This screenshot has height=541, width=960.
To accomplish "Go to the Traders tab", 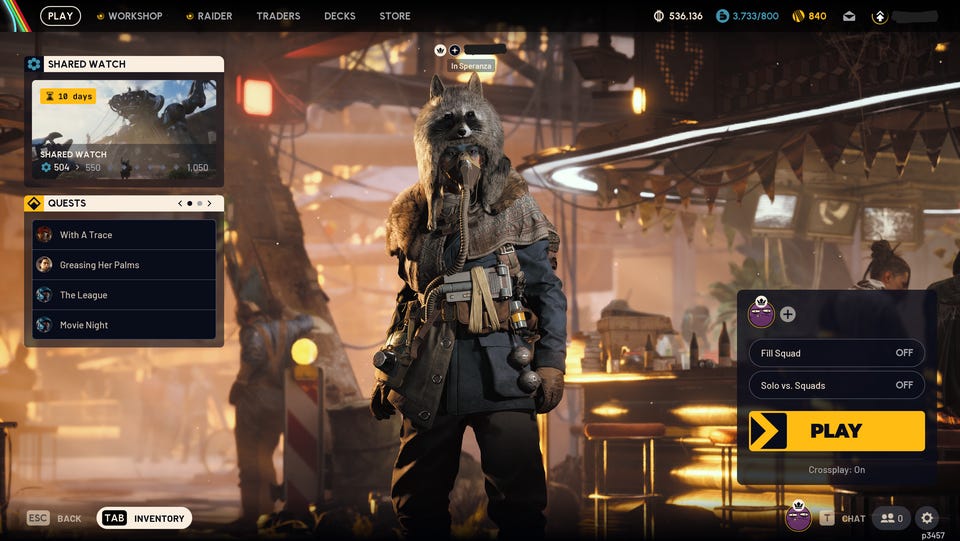I will pos(278,16).
